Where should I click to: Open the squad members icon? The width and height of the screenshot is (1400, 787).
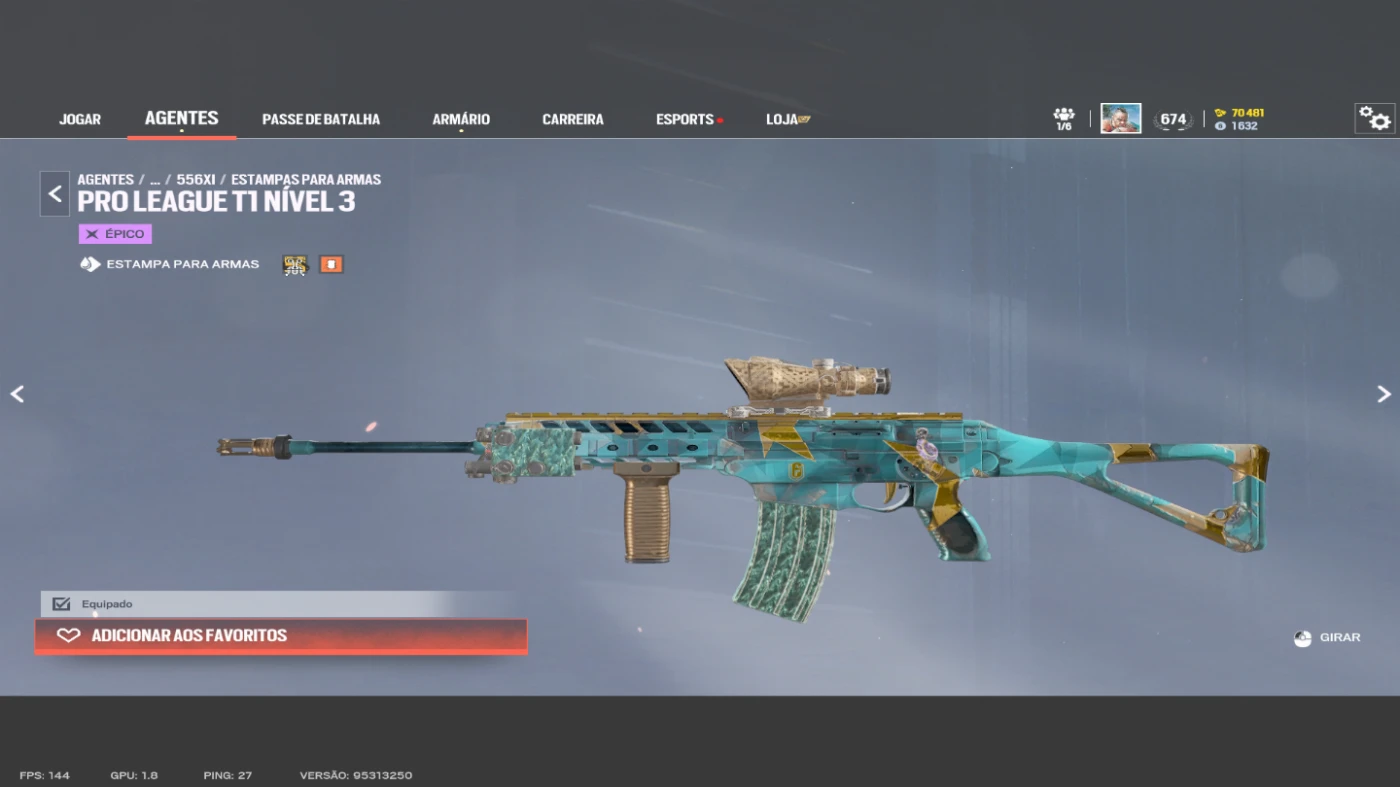coord(1064,118)
